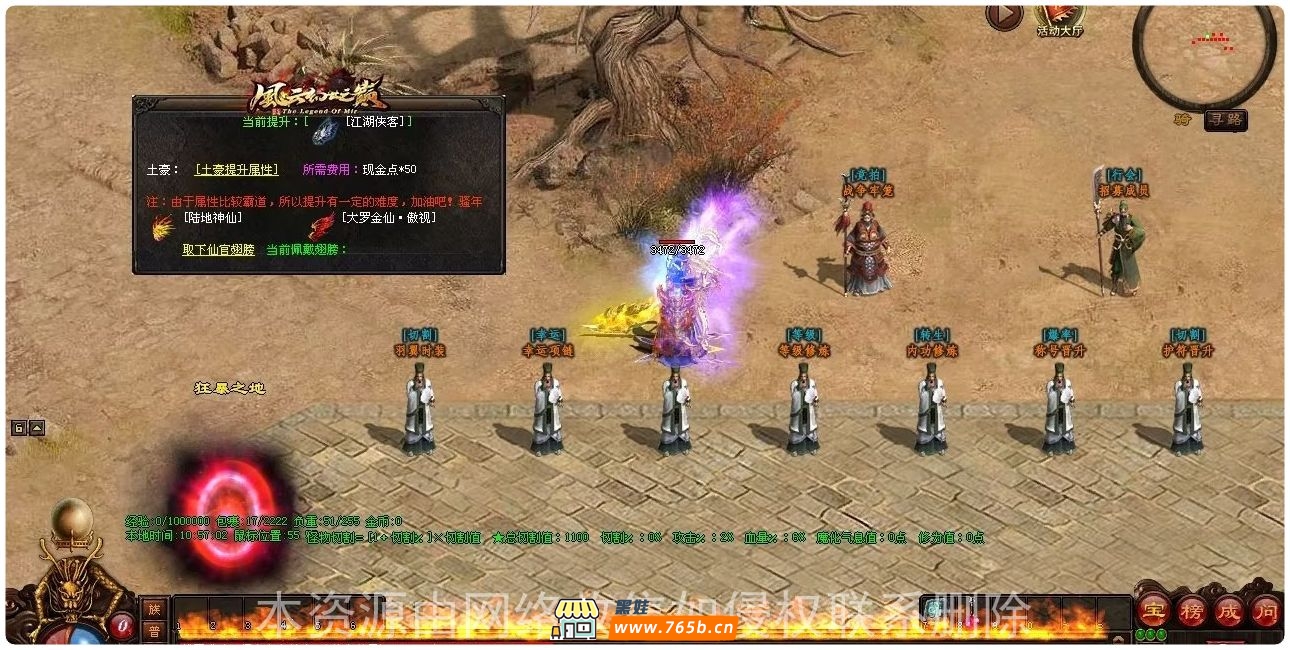Viewport: 1290px width, 650px height.
Task: Click the 问 help button
Action: coord(1265,609)
